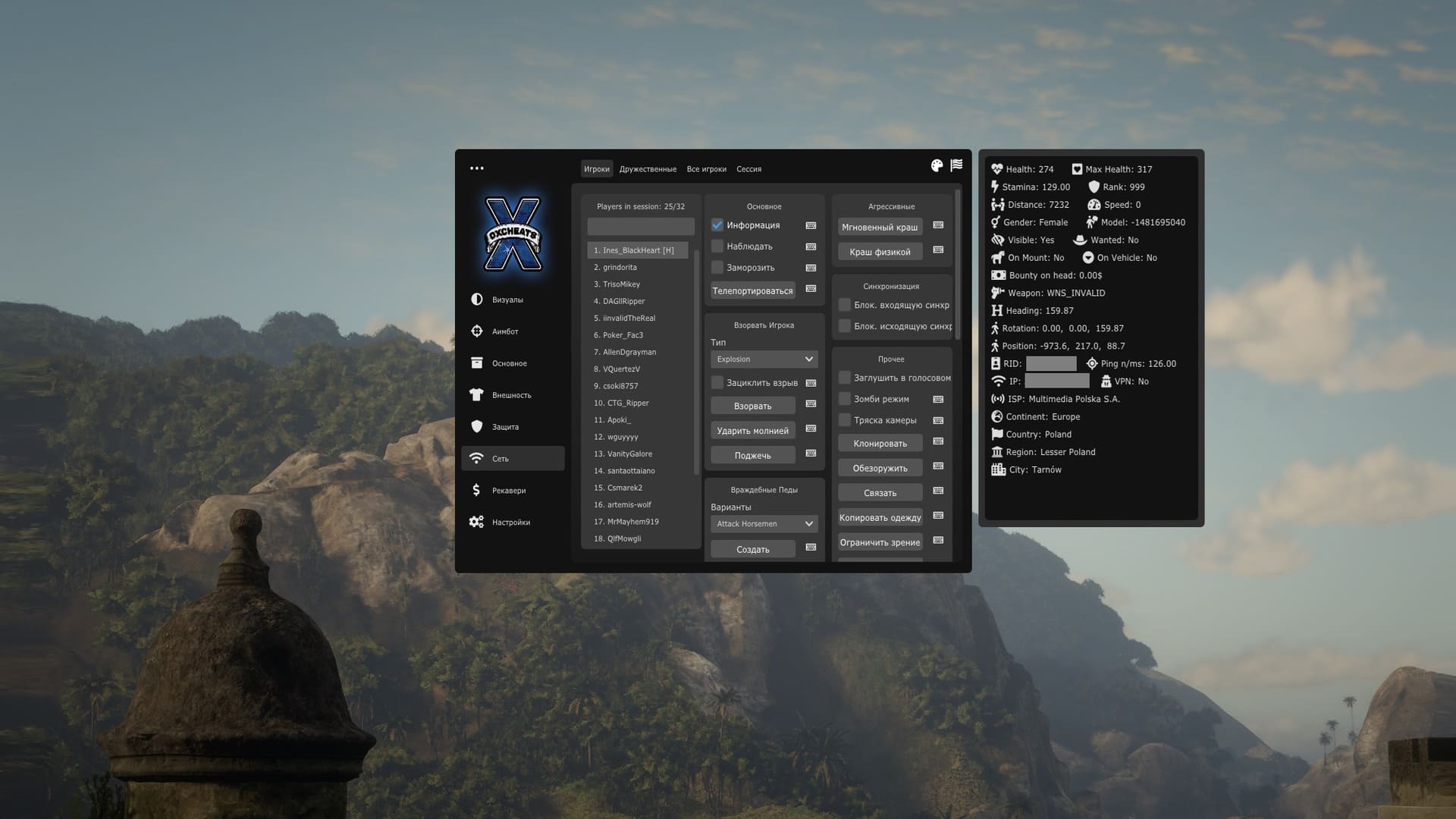Switch to the Все игроки tab
The image size is (1456, 819).
click(706, 168)
